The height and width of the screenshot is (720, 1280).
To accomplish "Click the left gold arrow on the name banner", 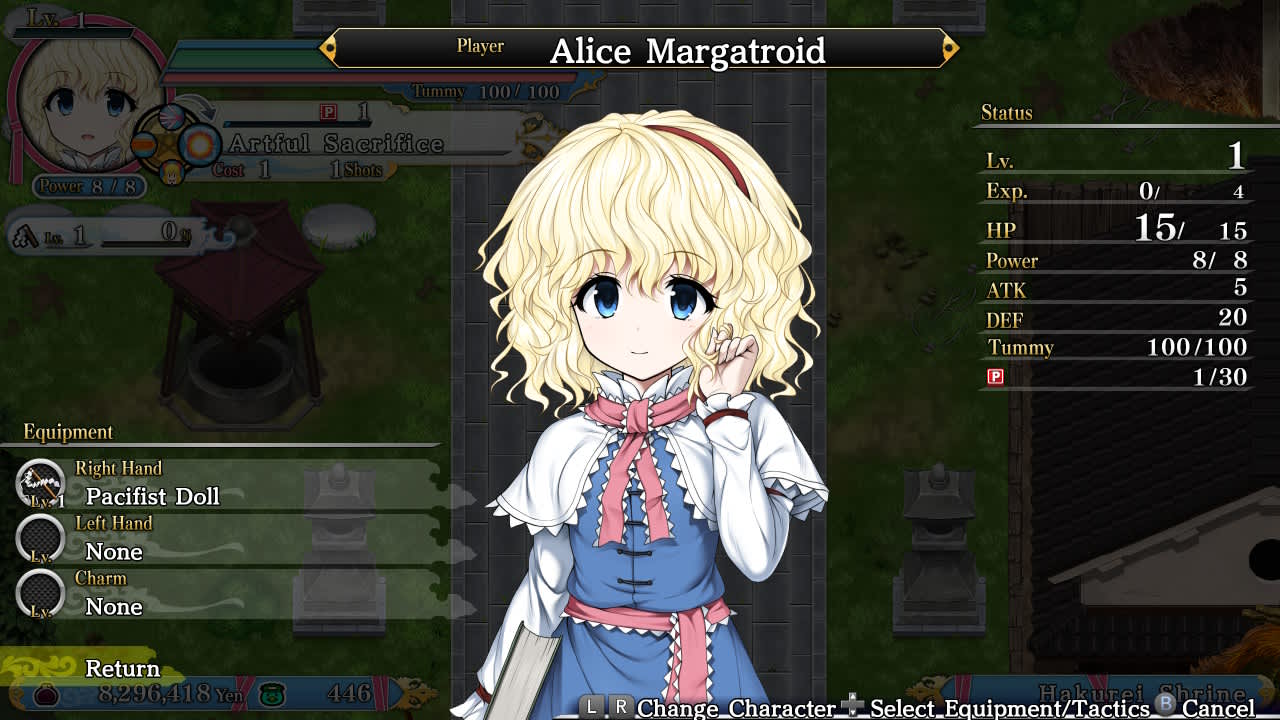I will 327,47.
